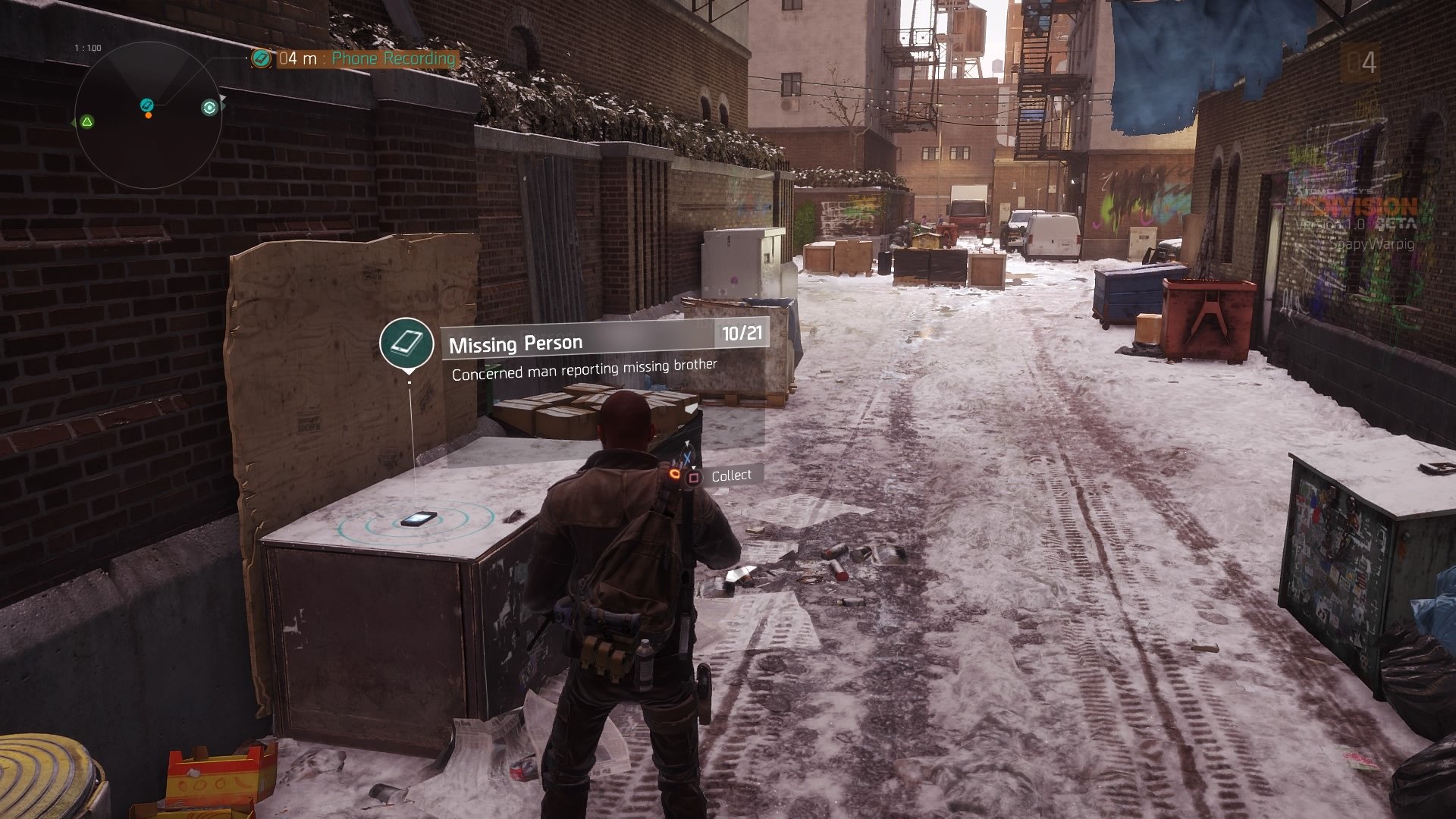Click the teal phone marker on minimap
Image resolution: width=1456 pixels, height=819 pixels.
147,105
